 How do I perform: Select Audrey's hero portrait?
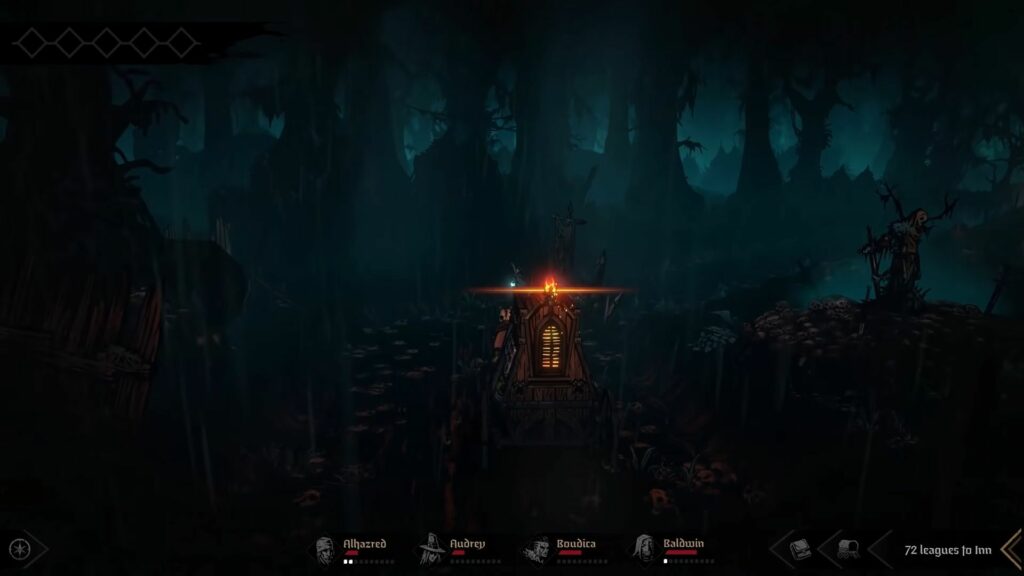[433, 549]
